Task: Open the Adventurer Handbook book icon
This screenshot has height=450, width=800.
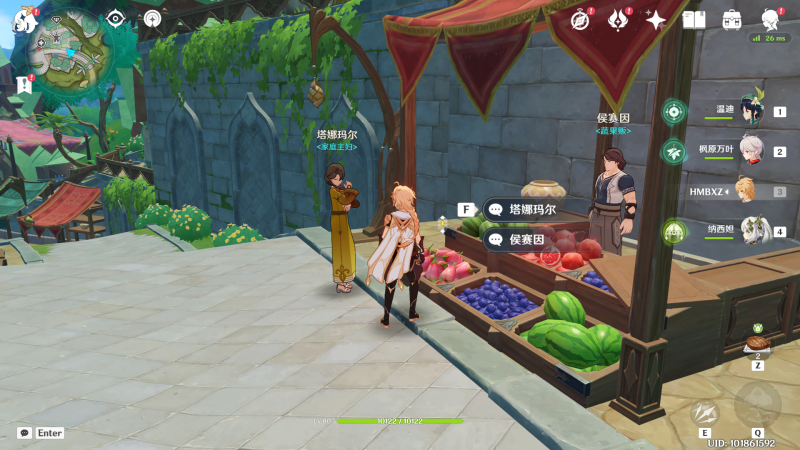Action: click(694, 19)
